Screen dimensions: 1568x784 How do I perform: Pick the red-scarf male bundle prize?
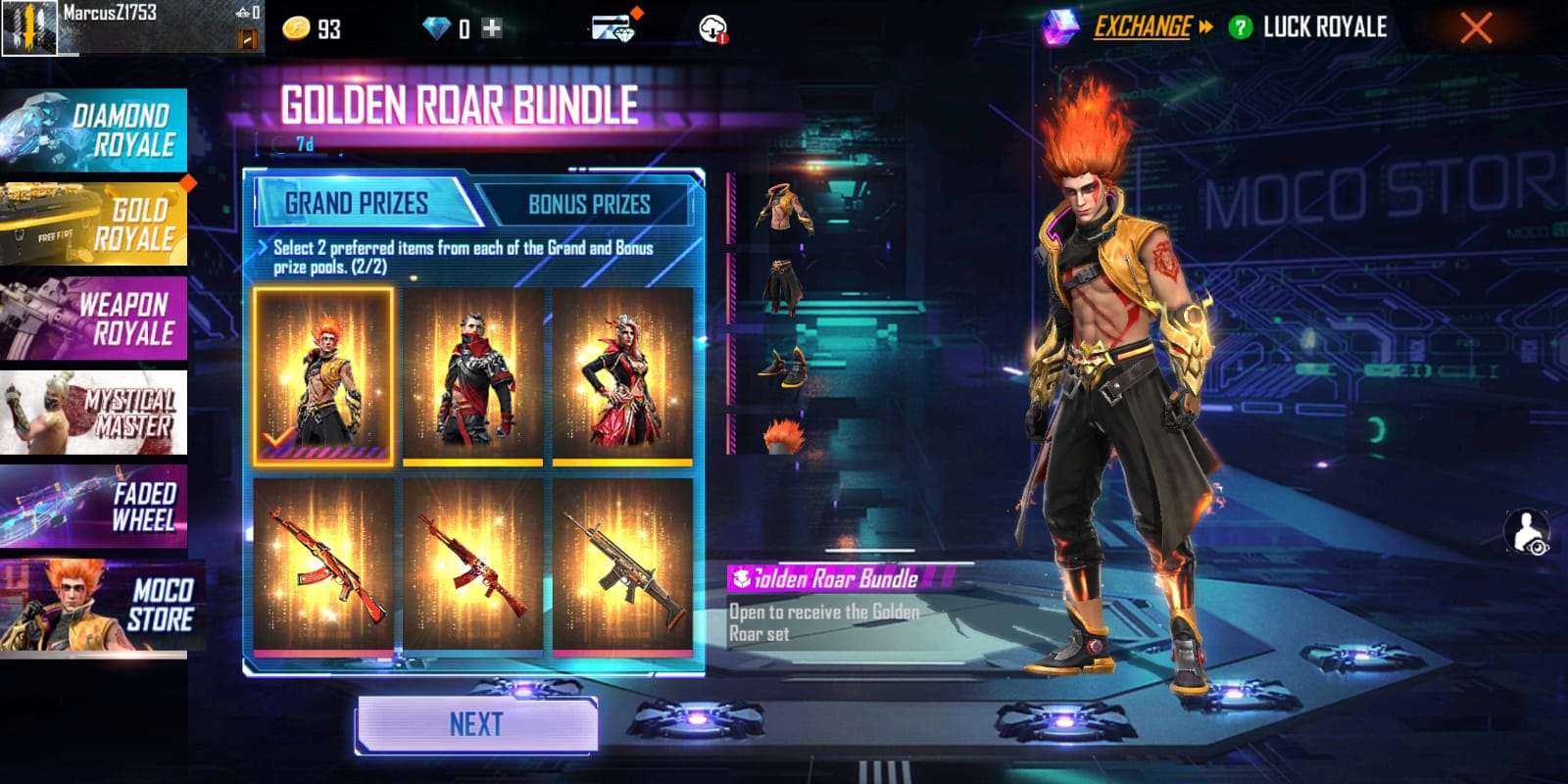click(473, 376)
